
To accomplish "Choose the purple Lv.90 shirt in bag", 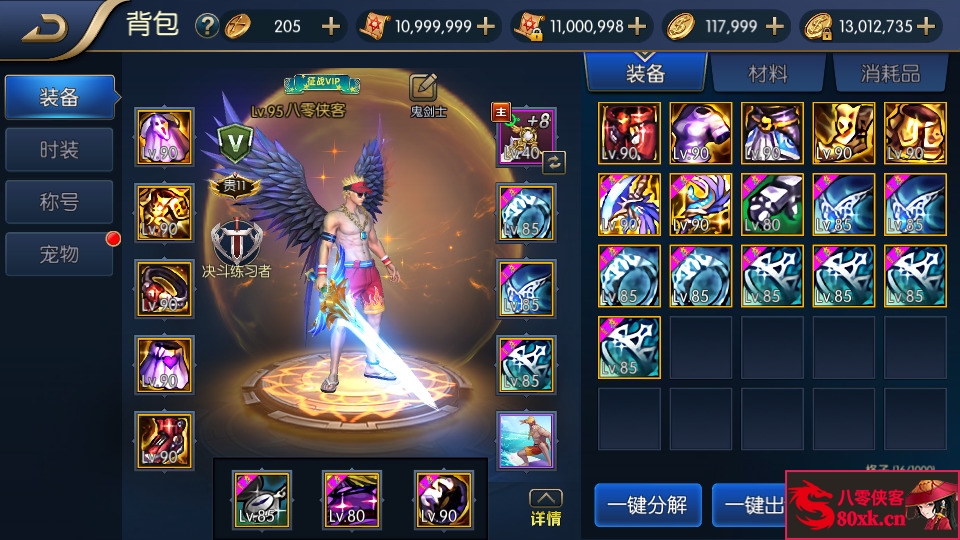I will pos(700,133).
